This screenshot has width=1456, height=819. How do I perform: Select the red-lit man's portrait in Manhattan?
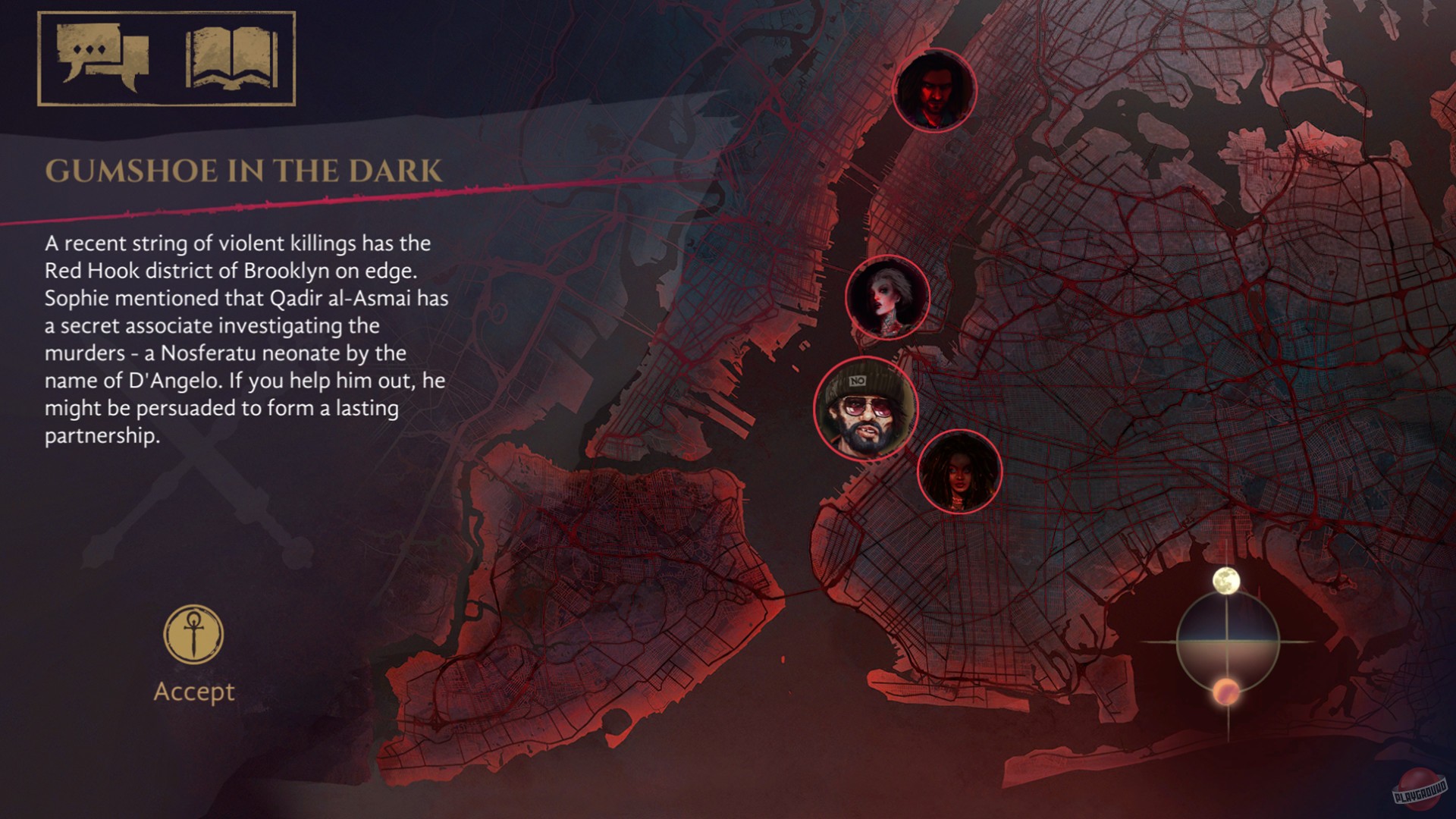pyautogui.click(x=936, y=91)
